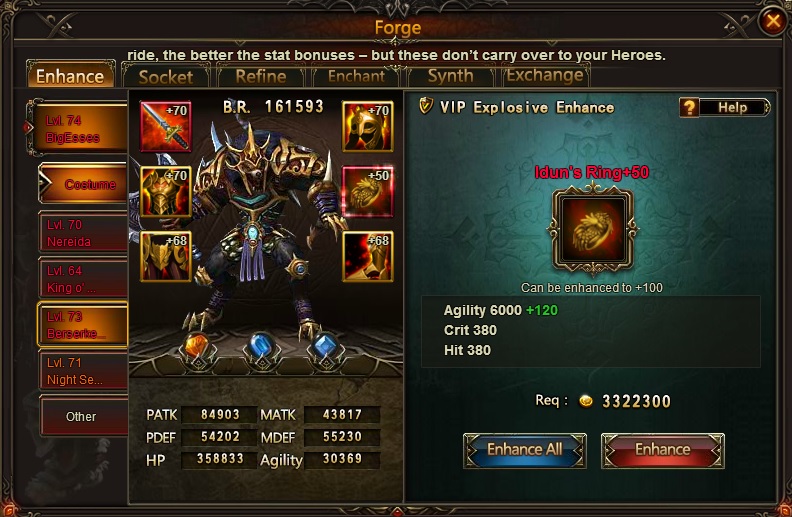Click the Enhance tab
792x517 pixels.
click(70, 76)
